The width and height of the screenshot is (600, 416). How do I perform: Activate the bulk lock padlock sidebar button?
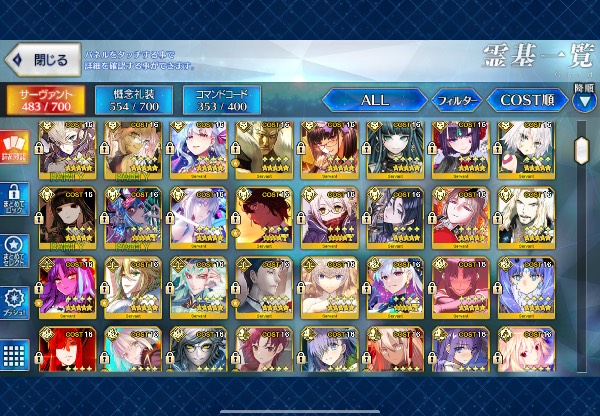(x=14, y=197)
